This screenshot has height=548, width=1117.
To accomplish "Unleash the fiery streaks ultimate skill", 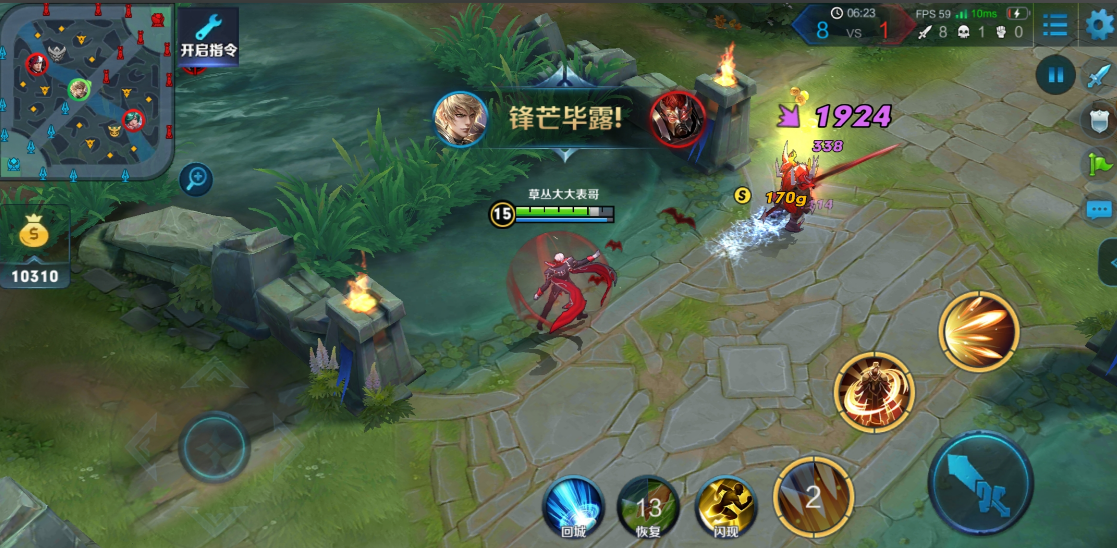I will [x=978, y=332].
